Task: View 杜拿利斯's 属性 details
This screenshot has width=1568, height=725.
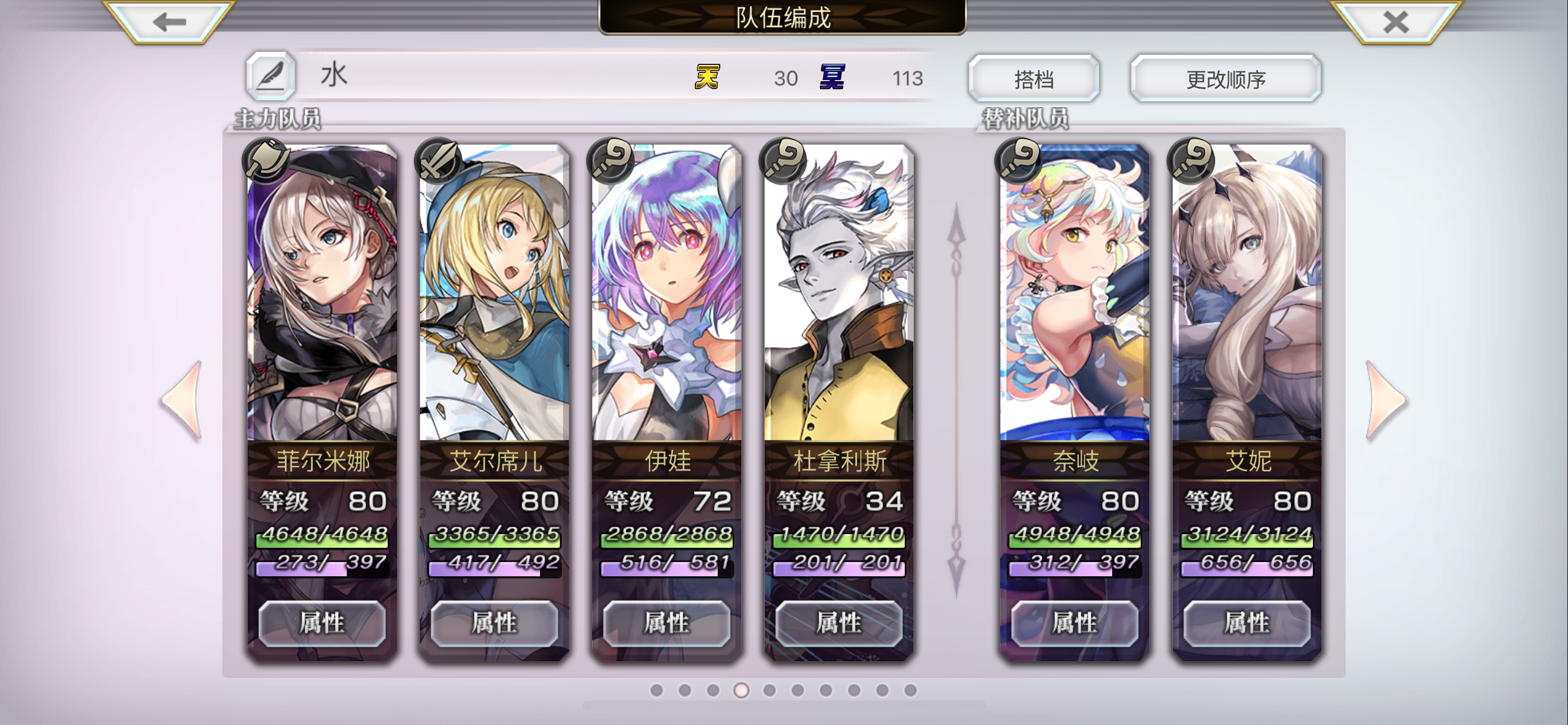Action: point(839,623)
